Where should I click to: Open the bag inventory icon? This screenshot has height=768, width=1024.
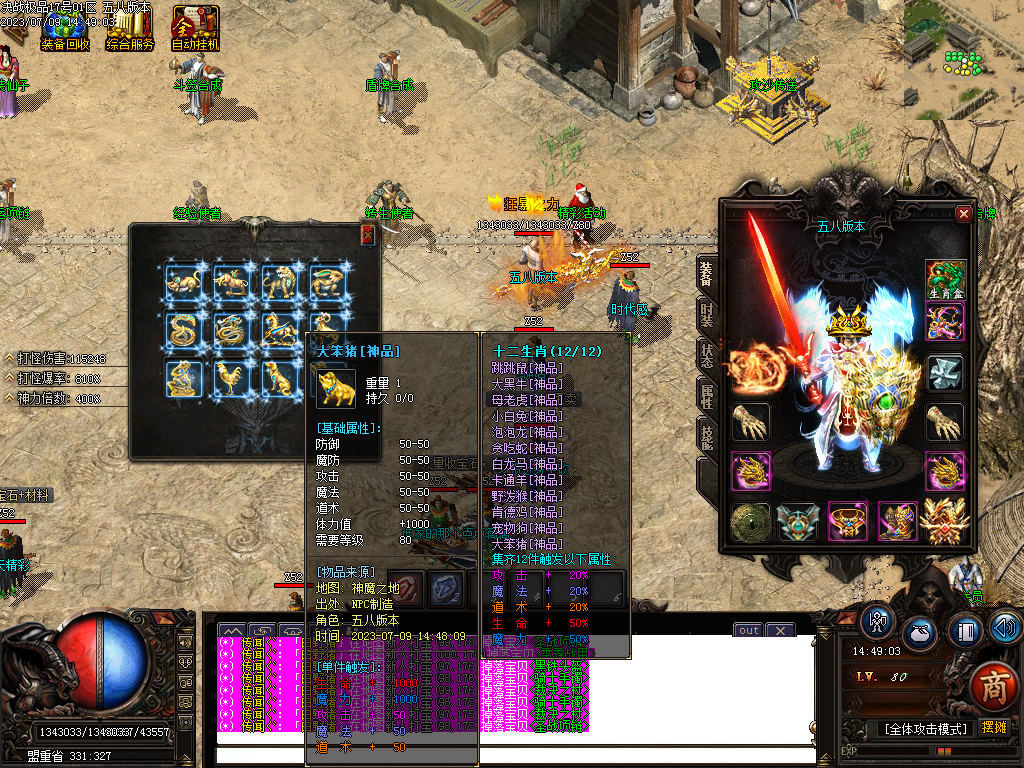pos(920,634)
